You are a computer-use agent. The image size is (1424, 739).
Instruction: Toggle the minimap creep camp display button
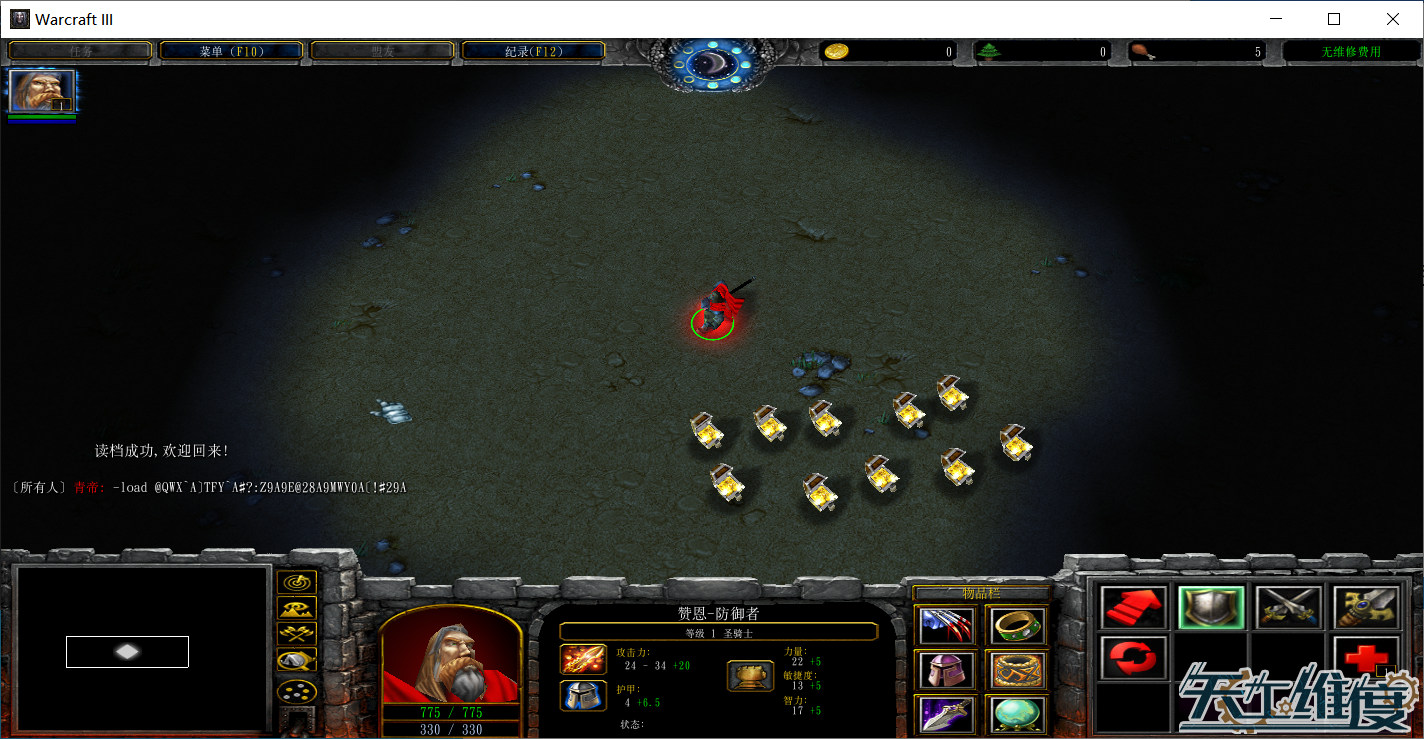(x=297, y=659)
